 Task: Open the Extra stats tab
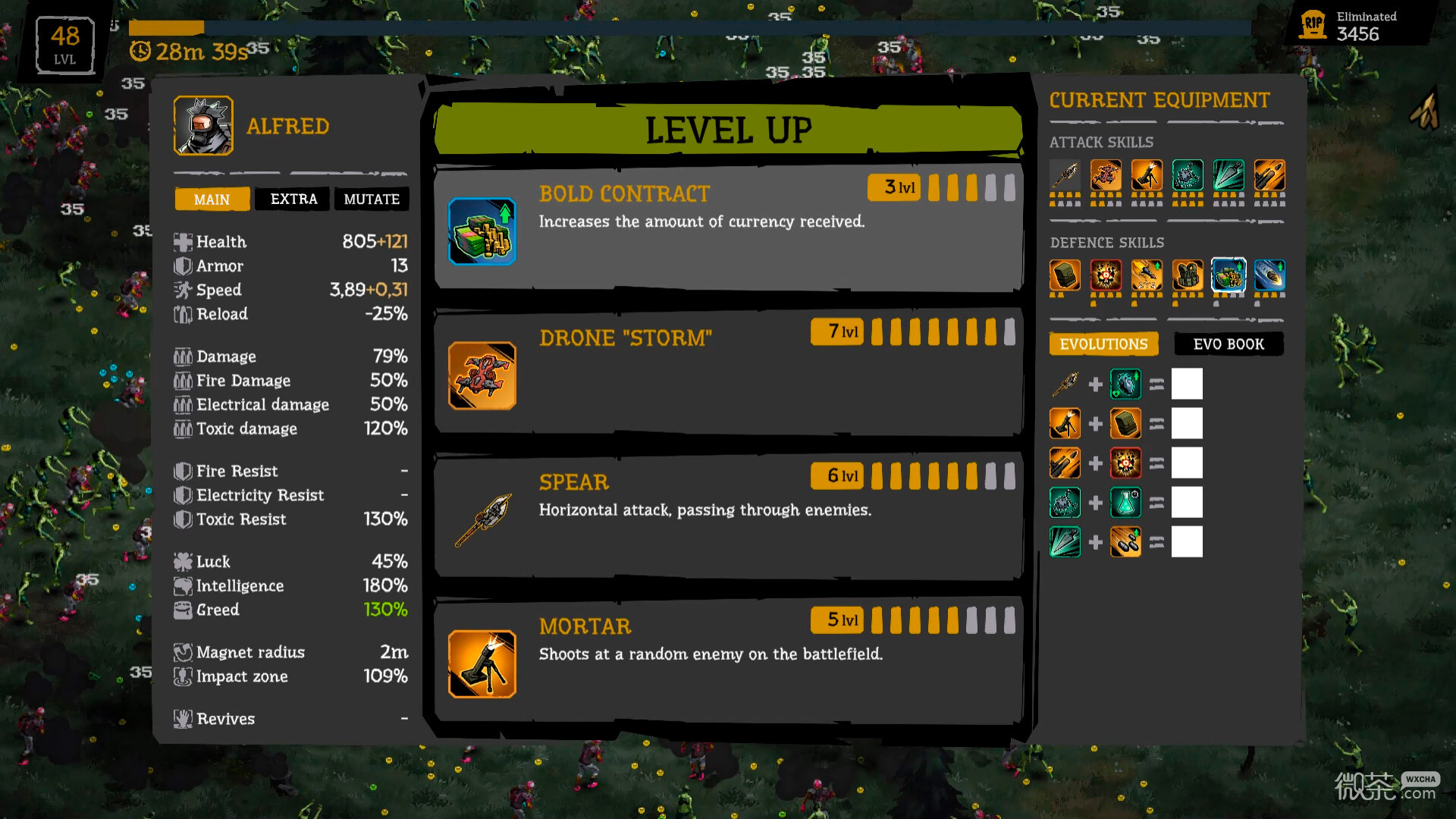click(x=293, y=199)
